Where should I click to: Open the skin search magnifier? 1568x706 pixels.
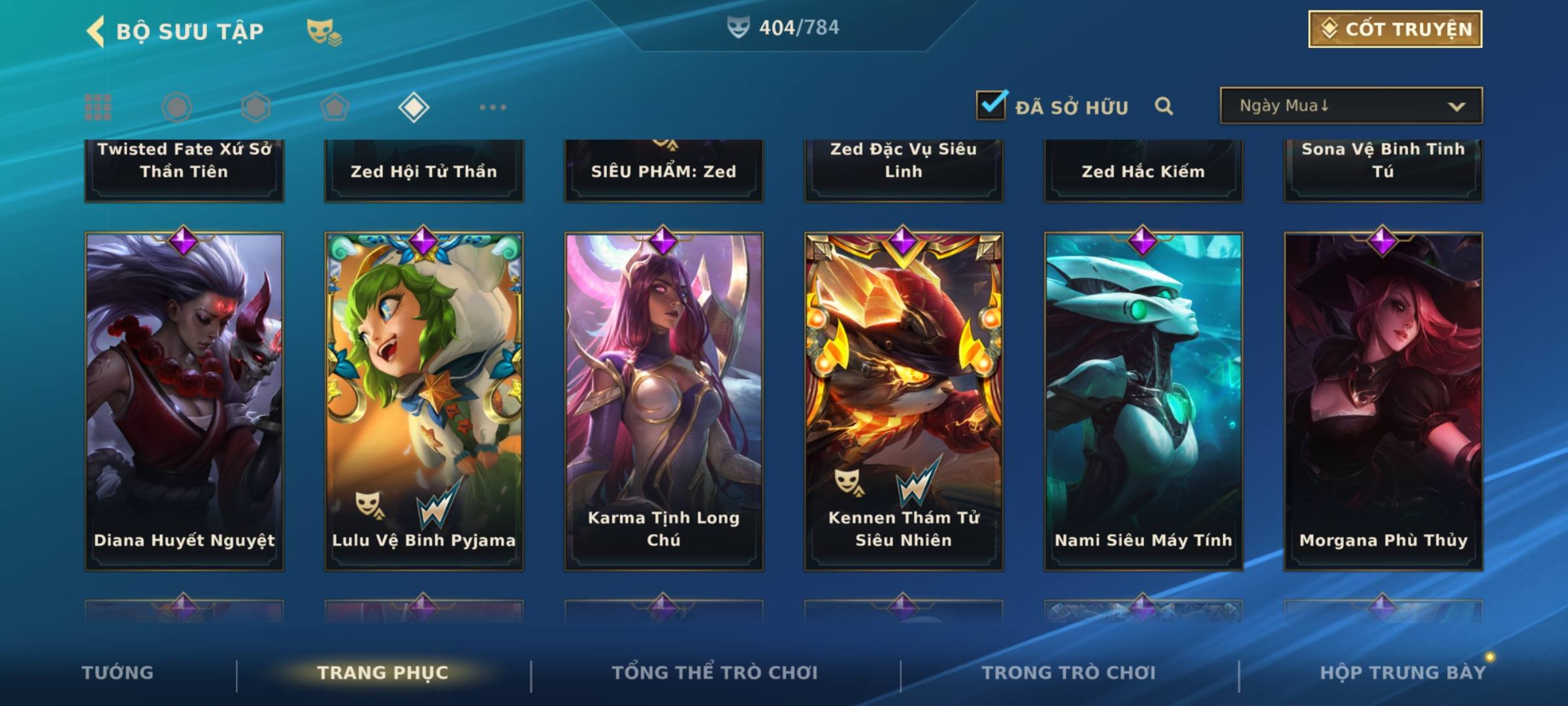pos(1164,106)
